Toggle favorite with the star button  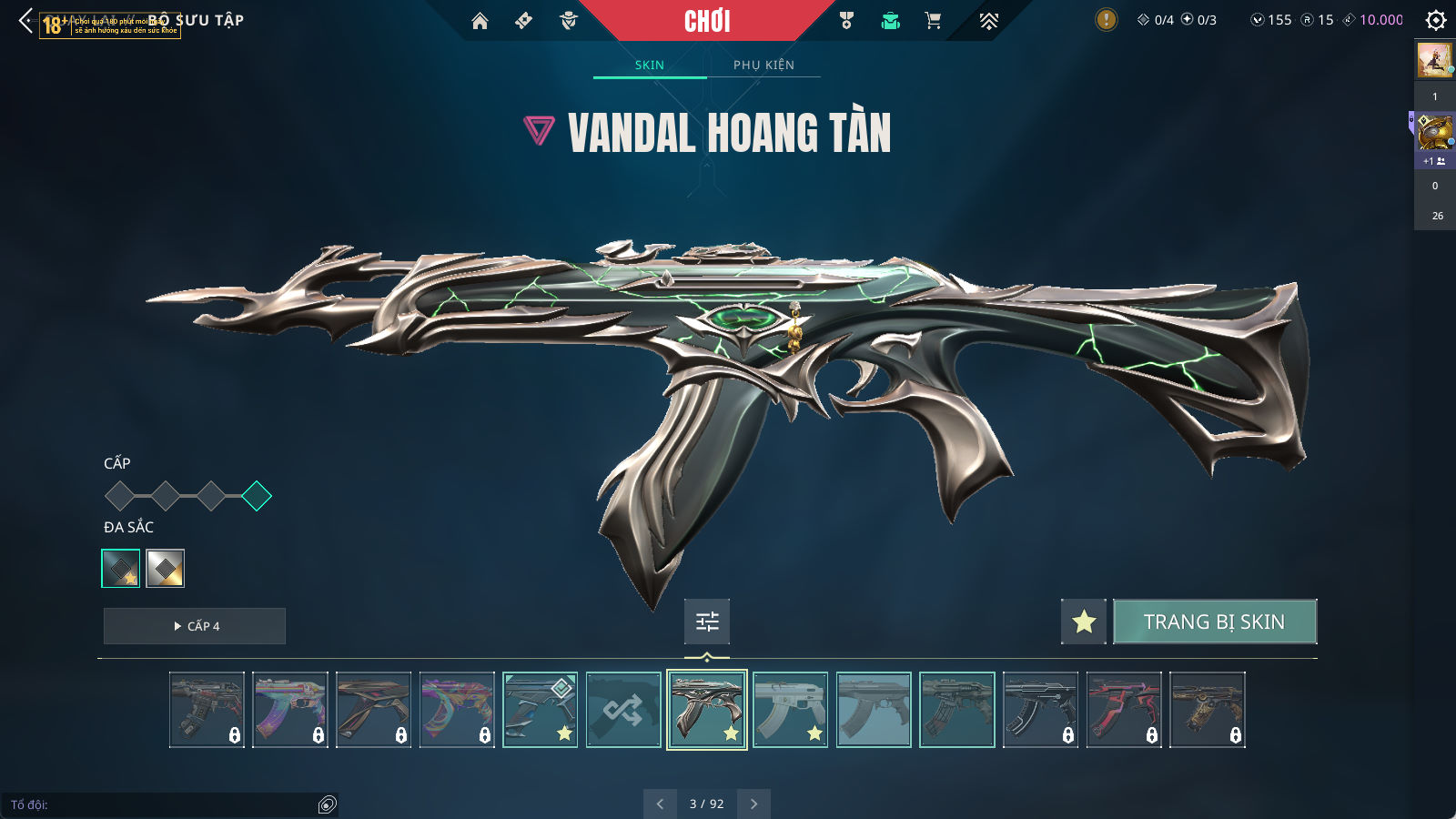coord(1084,622)
